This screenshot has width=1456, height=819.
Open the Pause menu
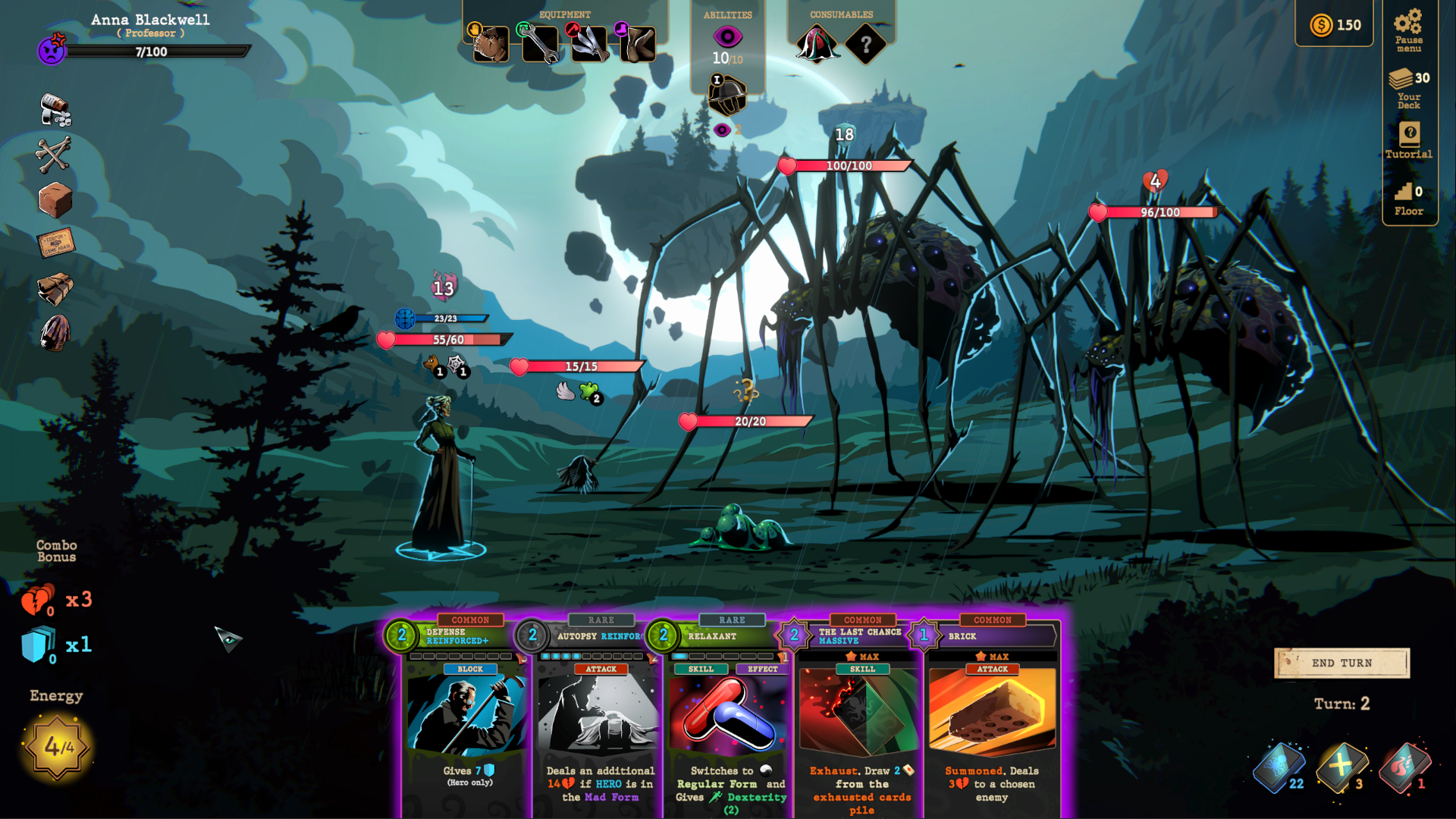1409,29
